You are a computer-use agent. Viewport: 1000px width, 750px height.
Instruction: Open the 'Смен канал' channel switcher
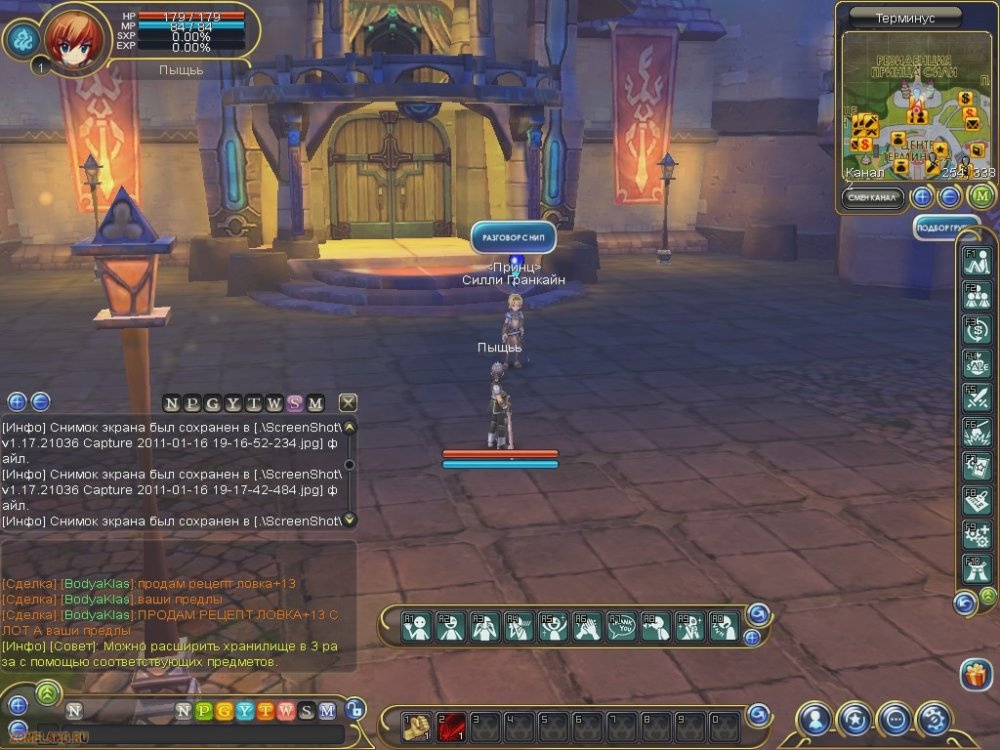click(873, 197)
